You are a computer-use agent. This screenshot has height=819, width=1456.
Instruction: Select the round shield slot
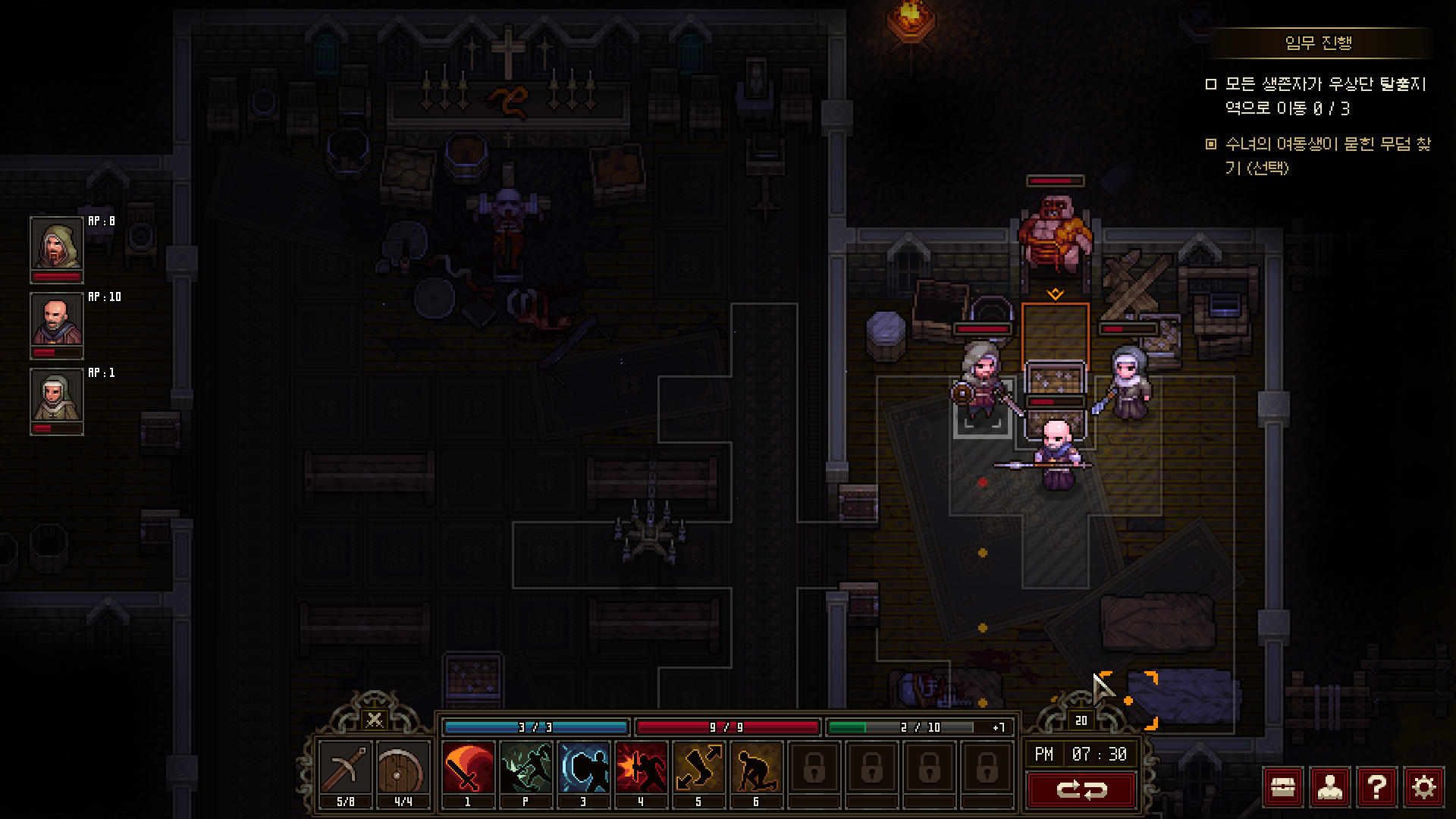point(403,768)
